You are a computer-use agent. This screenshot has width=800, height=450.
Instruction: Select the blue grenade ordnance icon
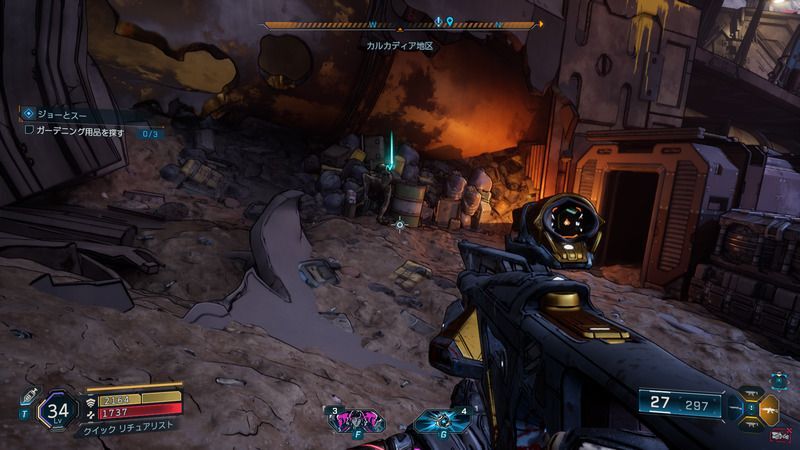[440, 422]
